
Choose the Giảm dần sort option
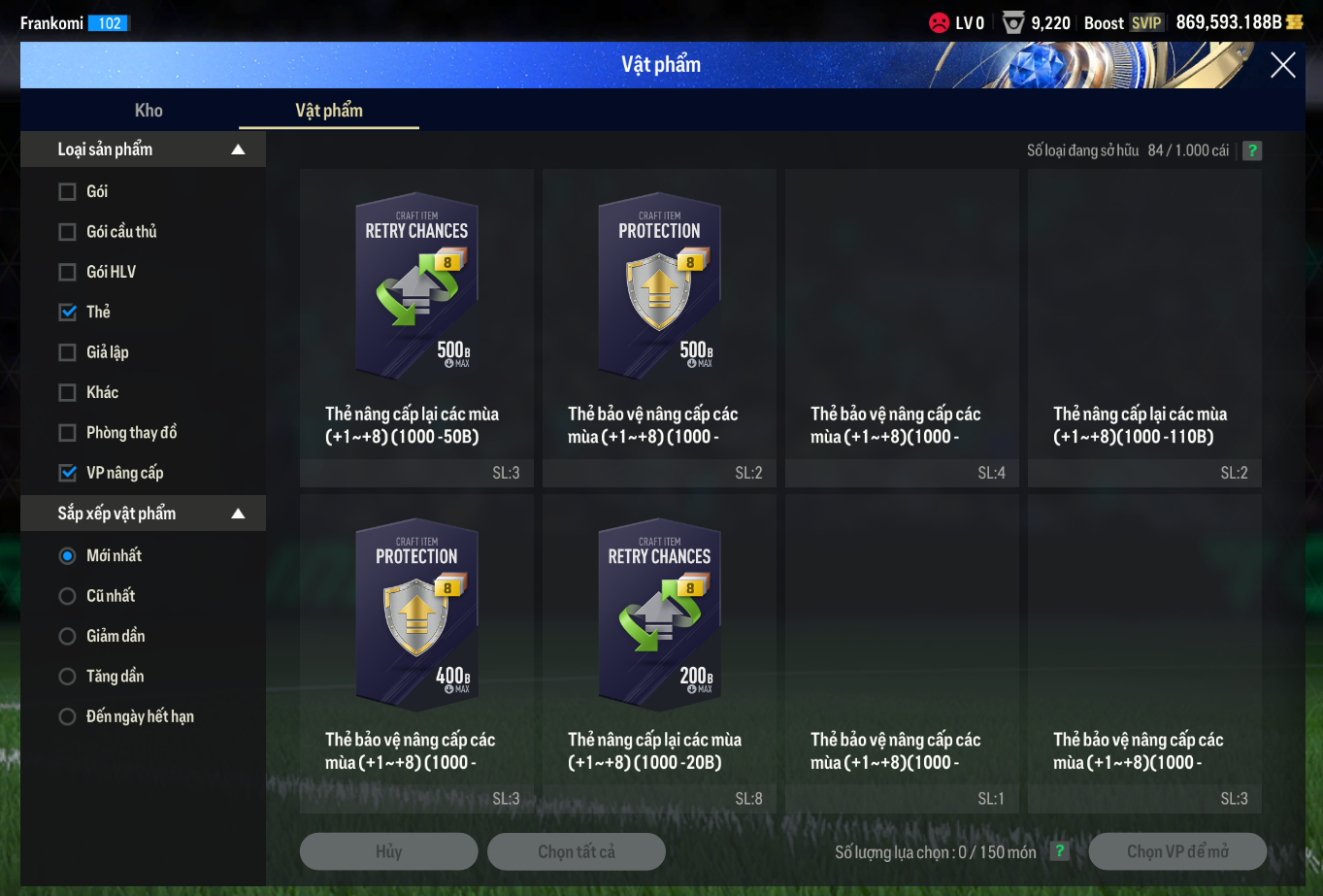[x=68, y=637]
